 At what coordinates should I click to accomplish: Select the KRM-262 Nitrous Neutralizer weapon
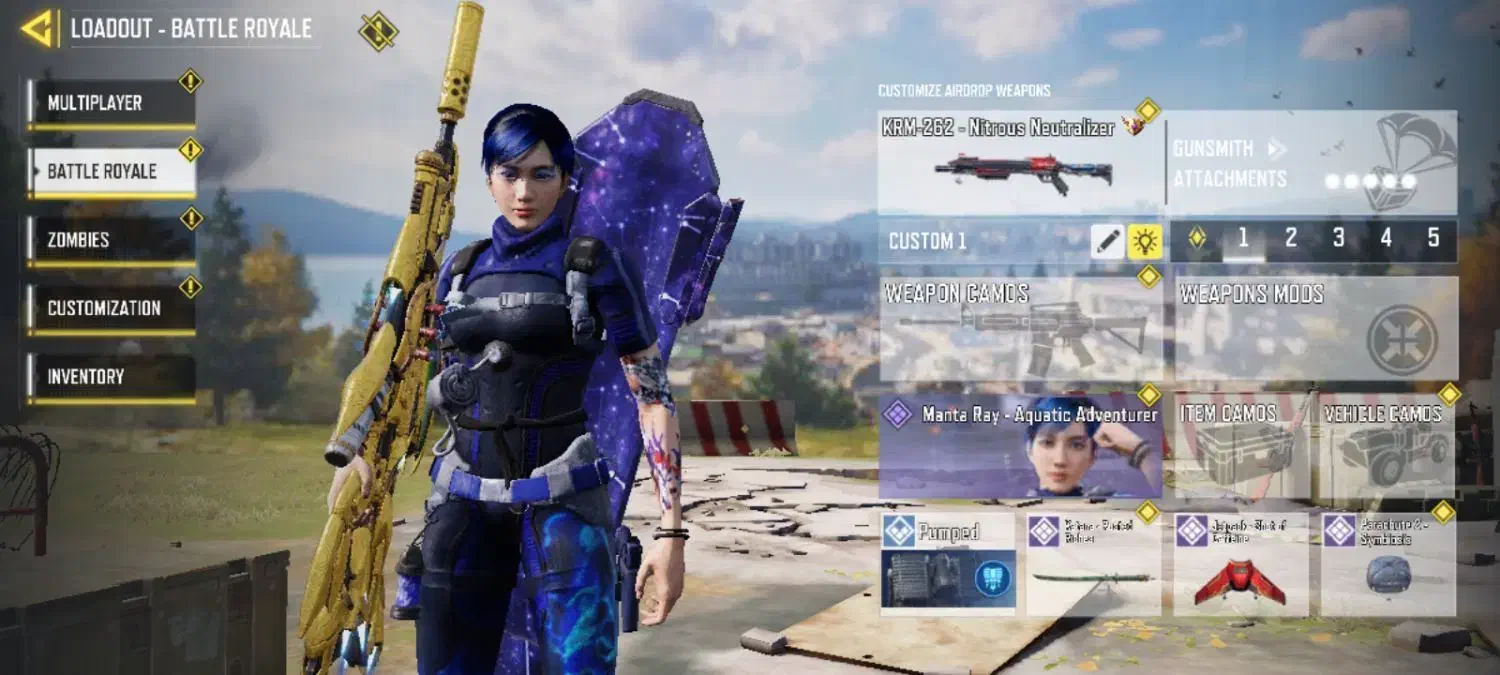[1020, 163]
